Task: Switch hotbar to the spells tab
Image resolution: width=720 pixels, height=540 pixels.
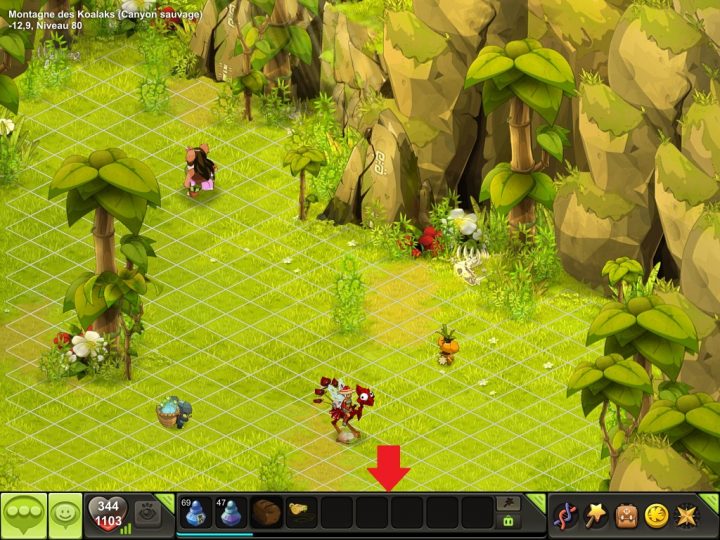Action: point(509,503)
